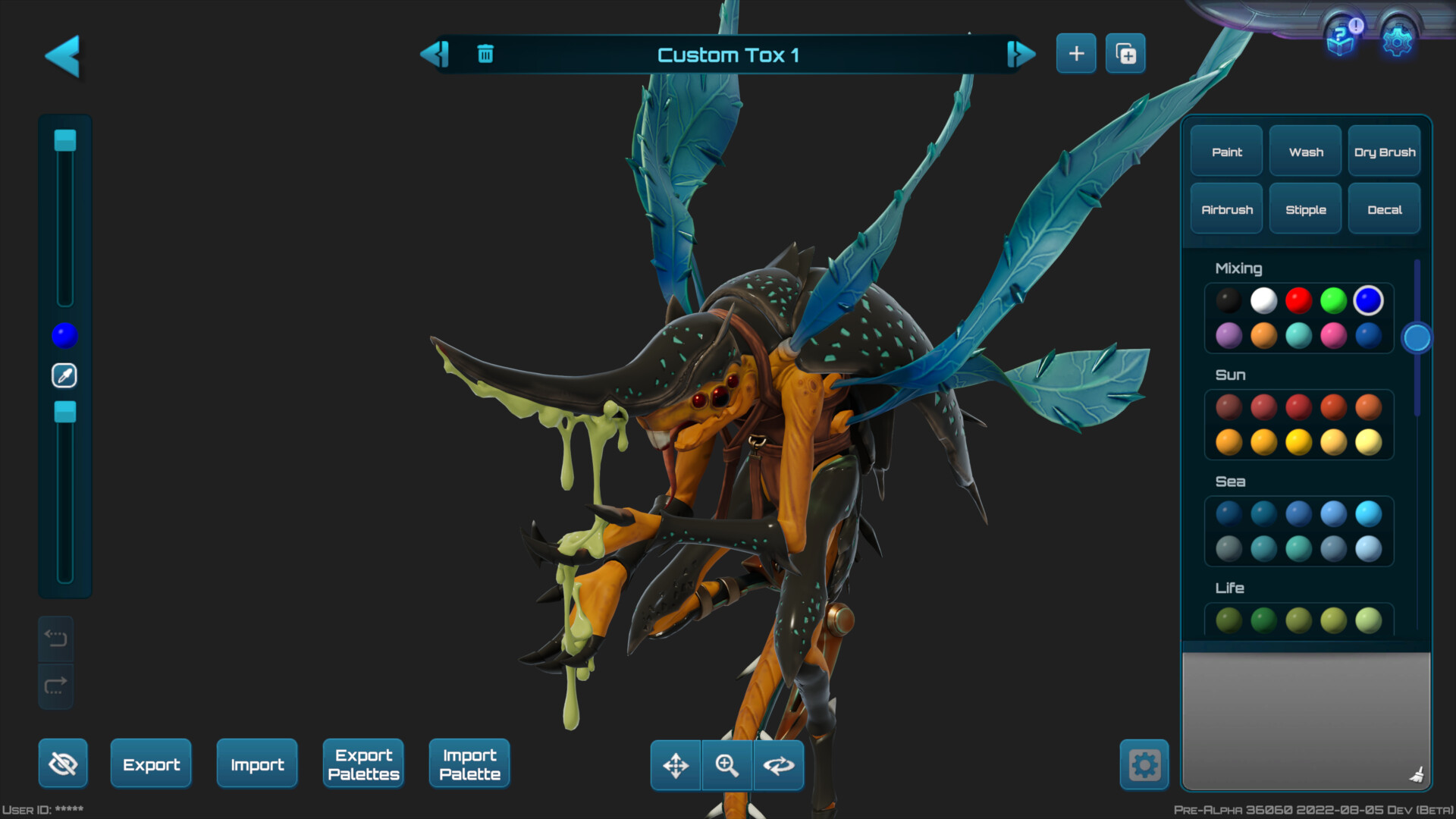
Task: Enable the Airbrush mode
Action: [x=1225, y=209]
